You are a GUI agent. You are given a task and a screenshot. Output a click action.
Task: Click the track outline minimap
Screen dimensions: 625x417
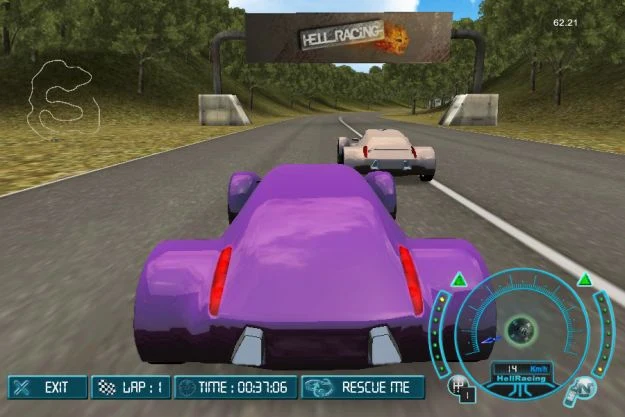[66, 98]
